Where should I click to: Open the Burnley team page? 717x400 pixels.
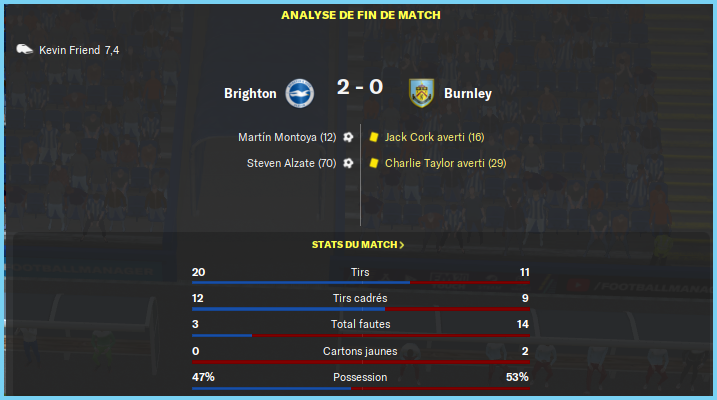[468, 93]
